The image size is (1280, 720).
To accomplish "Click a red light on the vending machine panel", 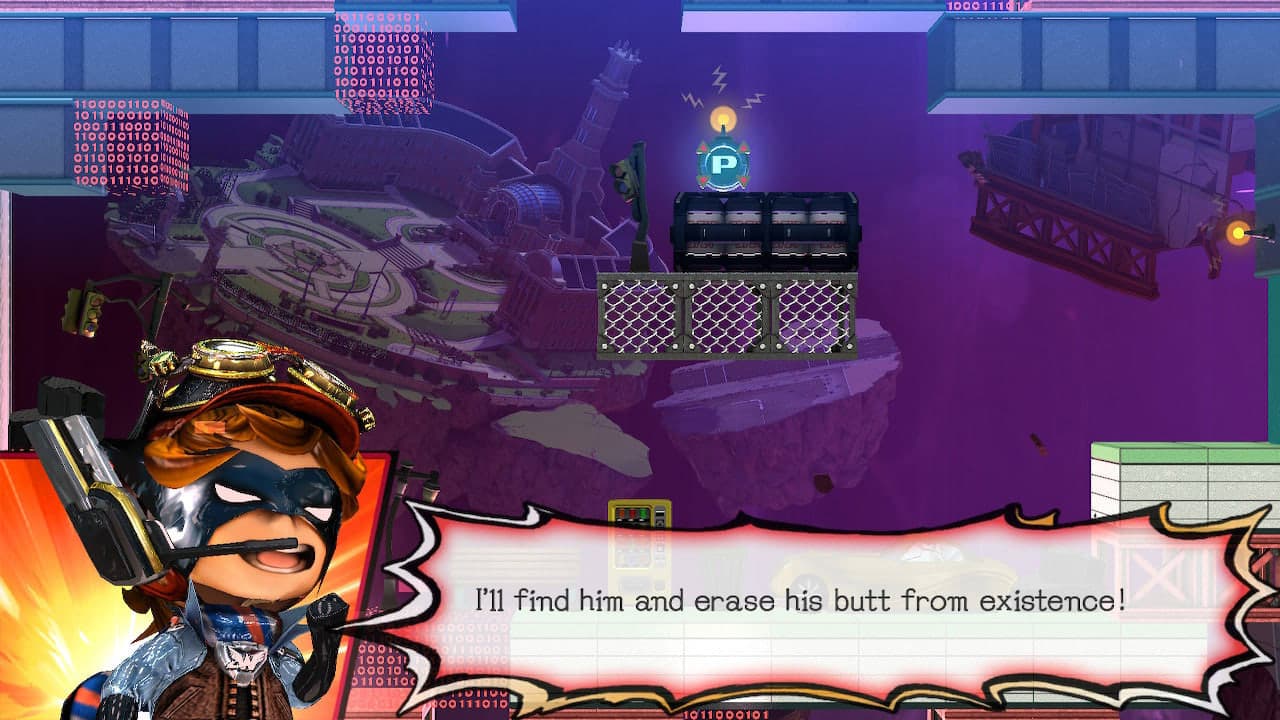I will tap(632, 511).
